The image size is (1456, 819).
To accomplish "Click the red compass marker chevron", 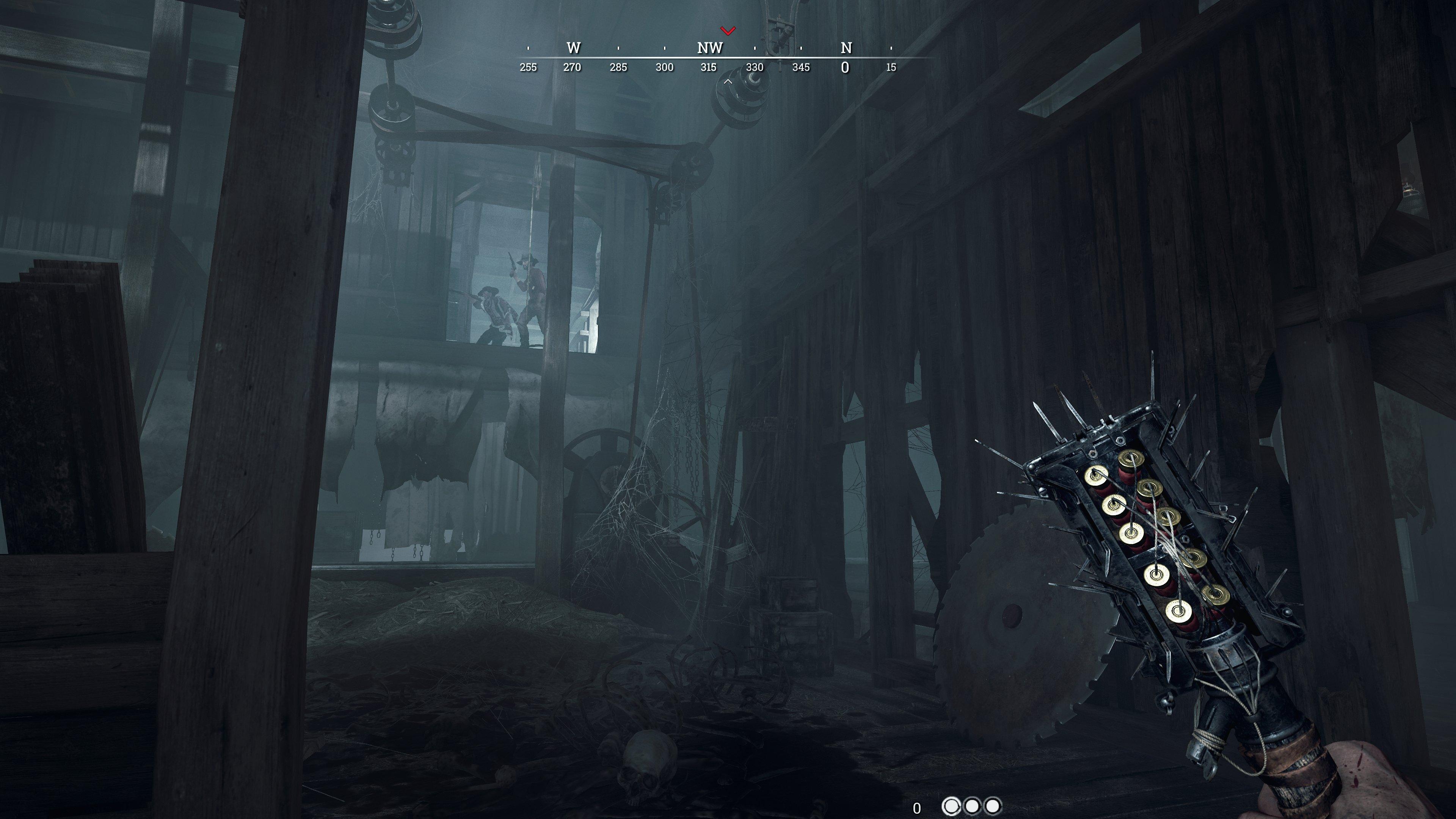I will coord(728,30).
